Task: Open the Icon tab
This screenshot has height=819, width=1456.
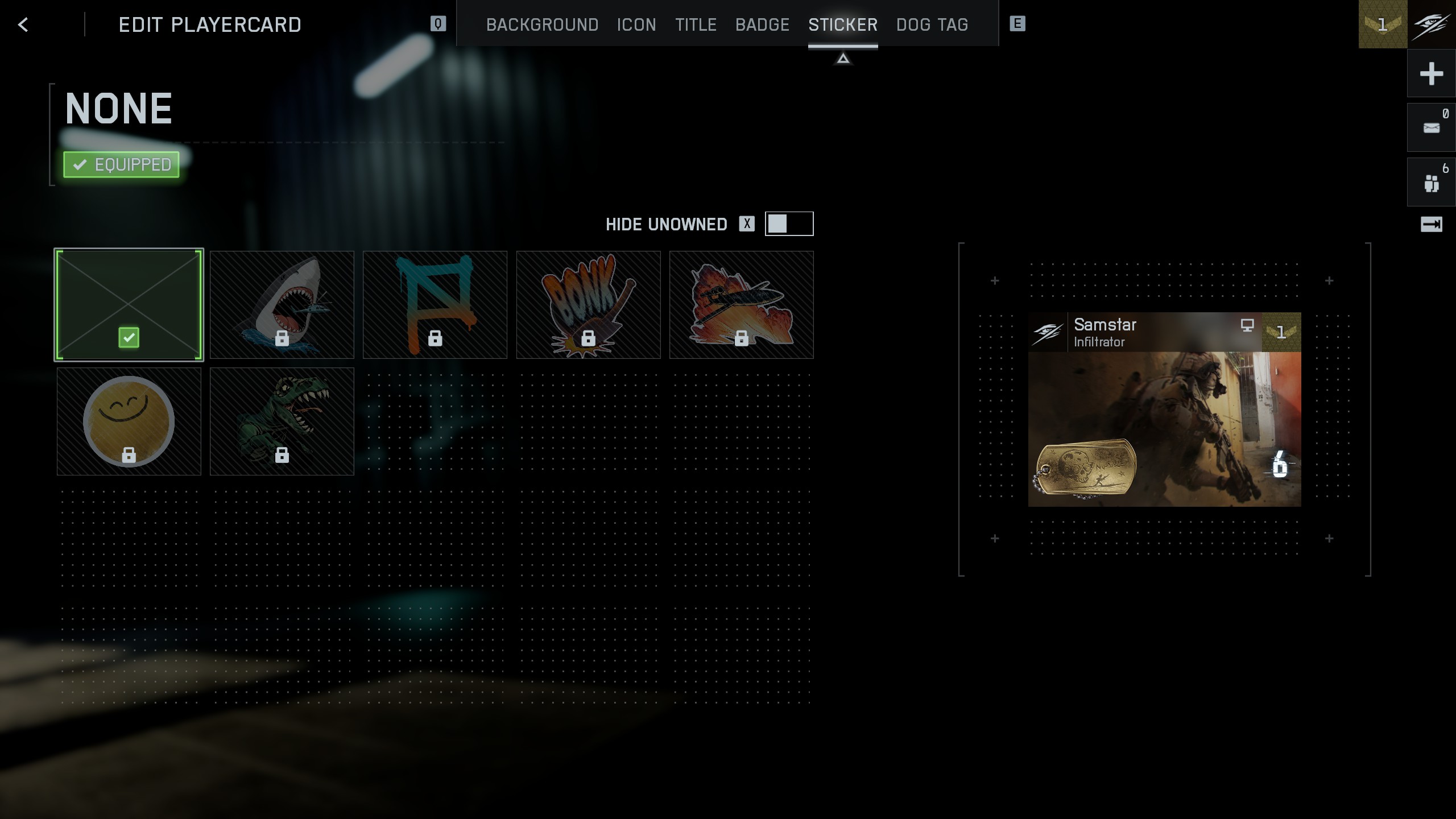Action: coord(636,24)
